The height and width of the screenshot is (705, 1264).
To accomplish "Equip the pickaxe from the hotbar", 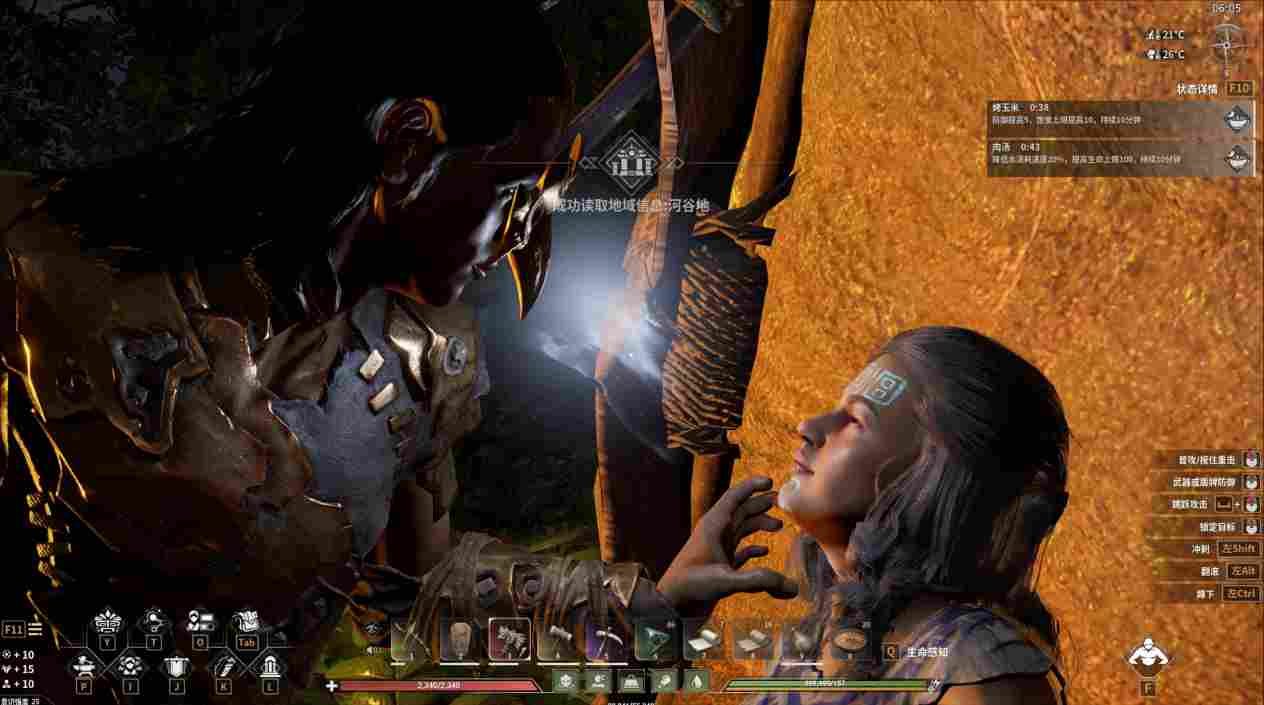I will pos(607,640).
